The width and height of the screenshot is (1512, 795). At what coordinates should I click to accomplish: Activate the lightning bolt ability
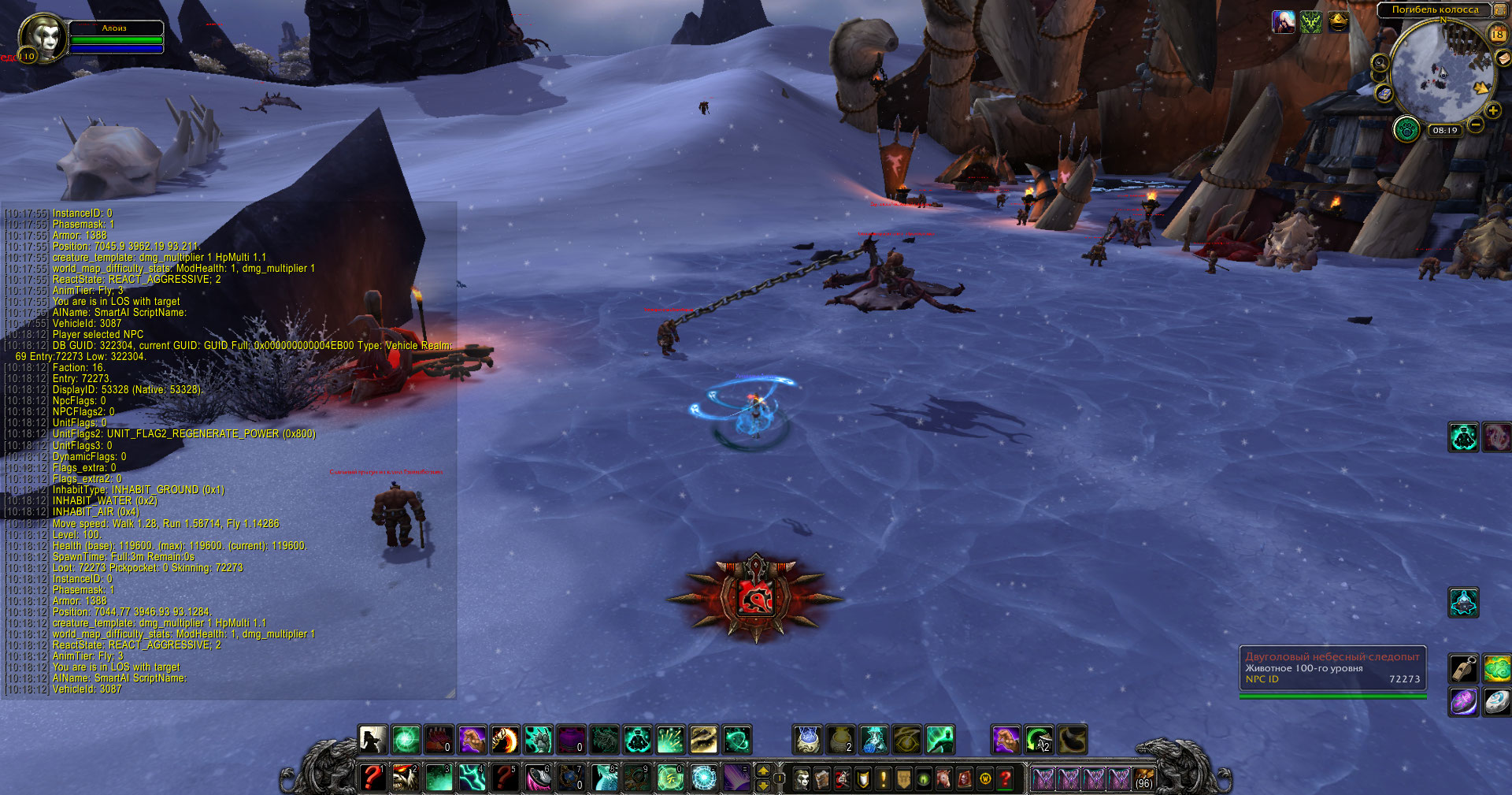pyautogui.click(x=472, y=778)
